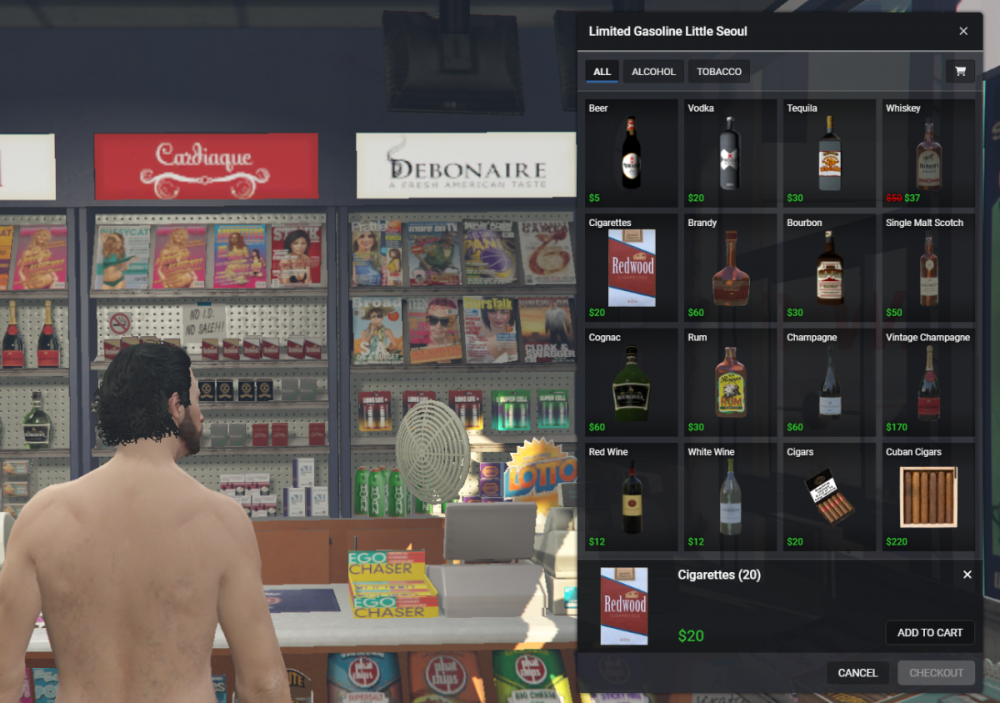Pick the Single Malt Scotch tile

928,267
